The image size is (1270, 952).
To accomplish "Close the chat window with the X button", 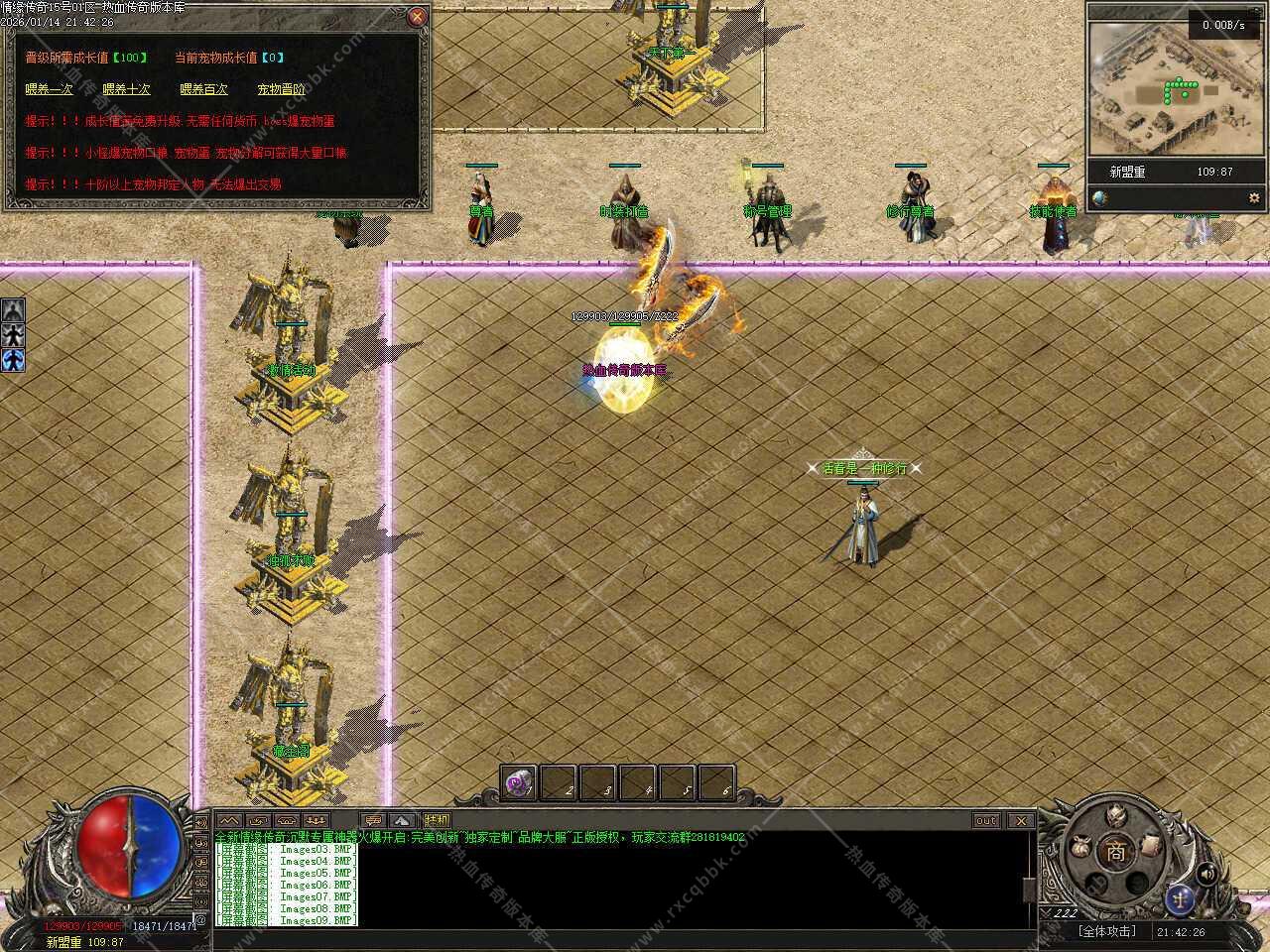I will 1021,820.
